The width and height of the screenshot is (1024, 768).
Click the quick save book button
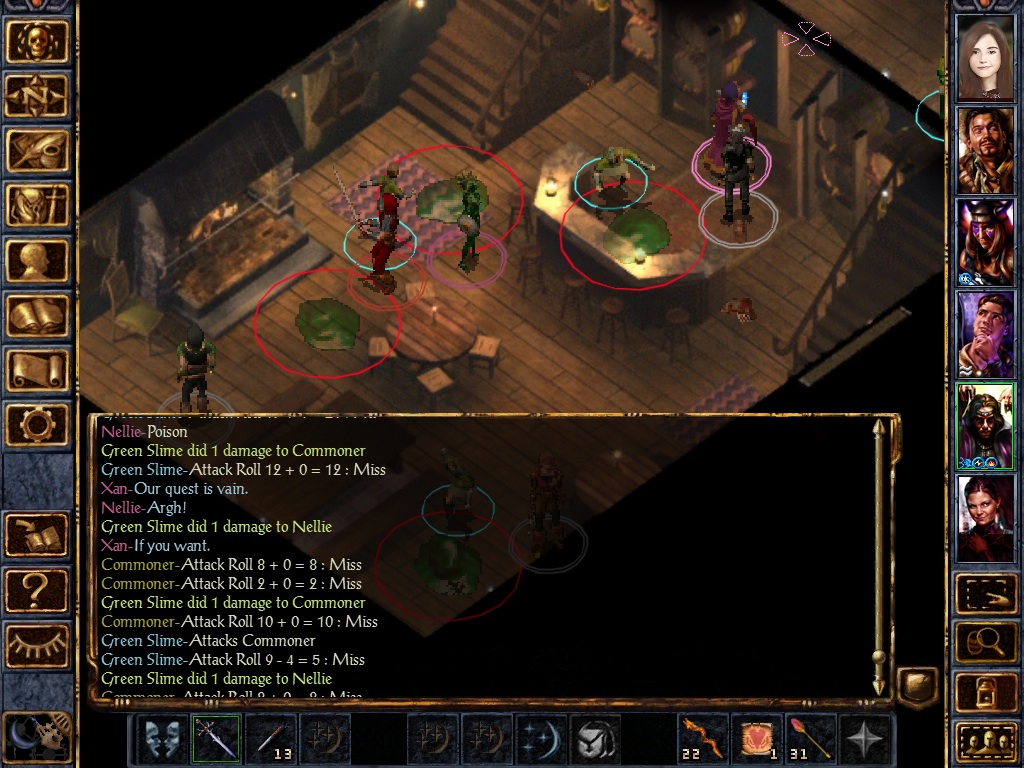coord(38,535)
